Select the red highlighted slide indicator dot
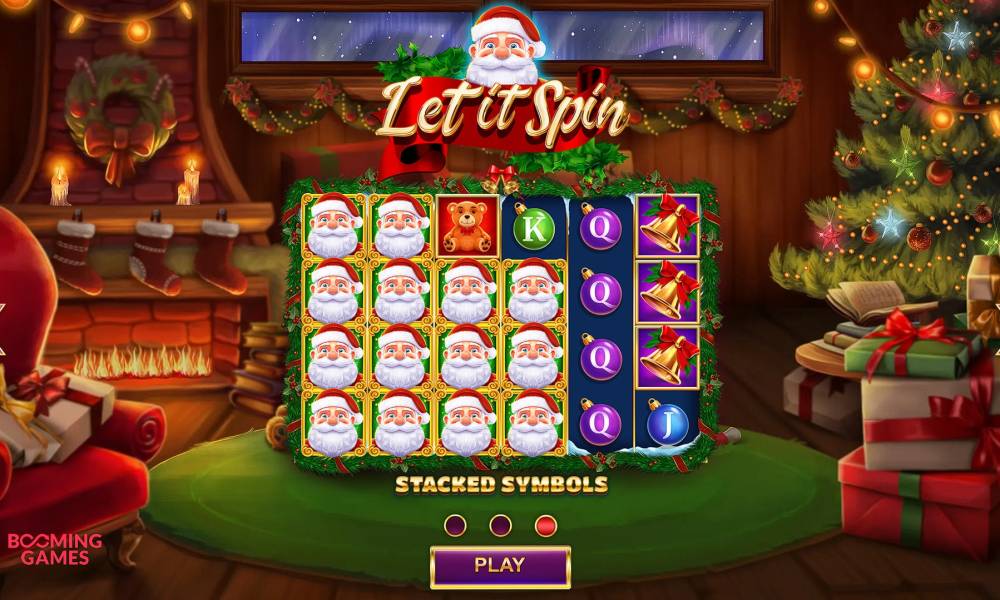Viewport: 1000px width, 600px height. (546, 525)
